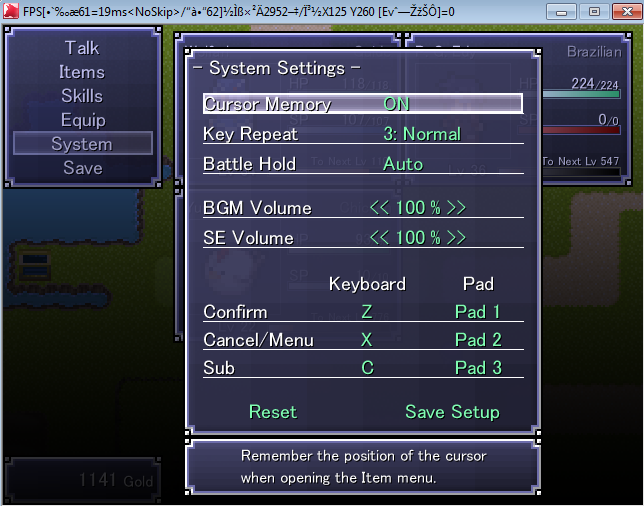Rebind the Cancel/Menu keyboard key X
The width and height of the screenshot is (644, 506).
pyautogui.click(x=367, y=340)
